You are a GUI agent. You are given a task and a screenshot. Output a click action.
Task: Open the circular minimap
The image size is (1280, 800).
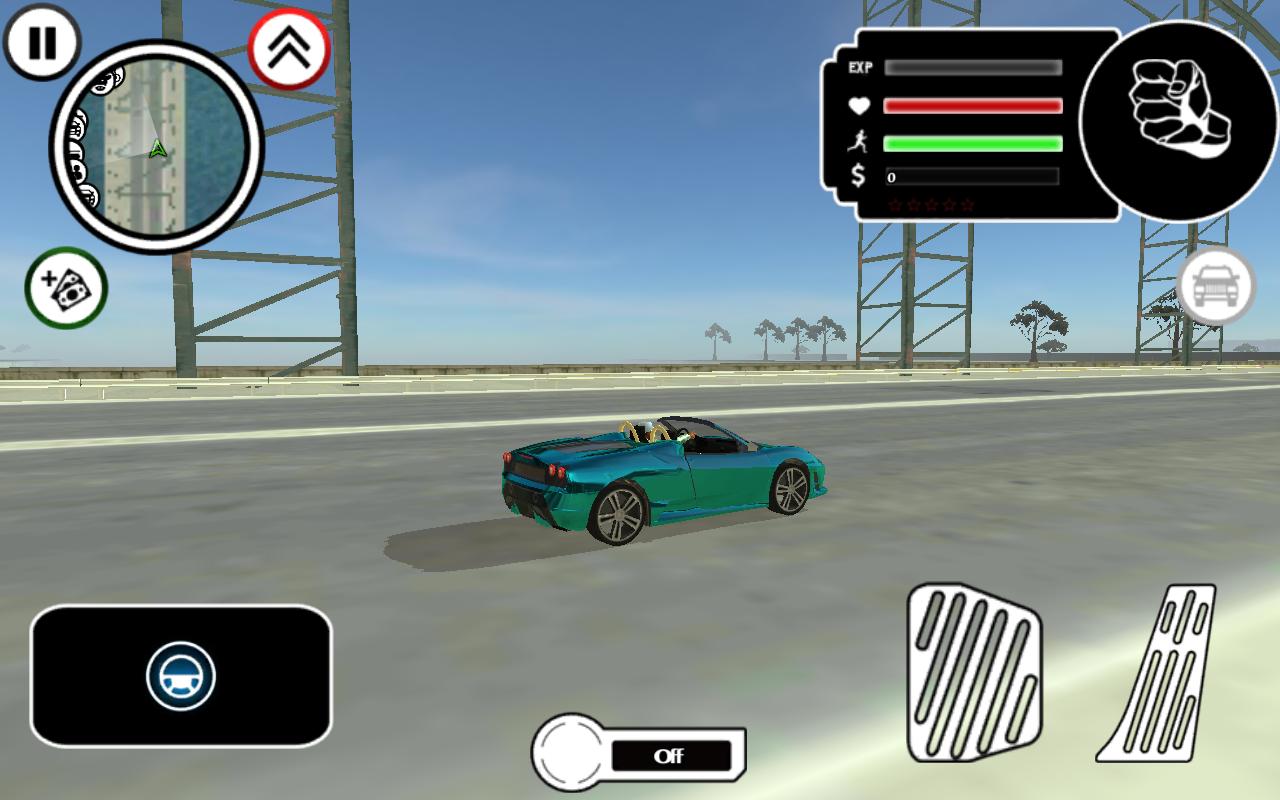156,146
